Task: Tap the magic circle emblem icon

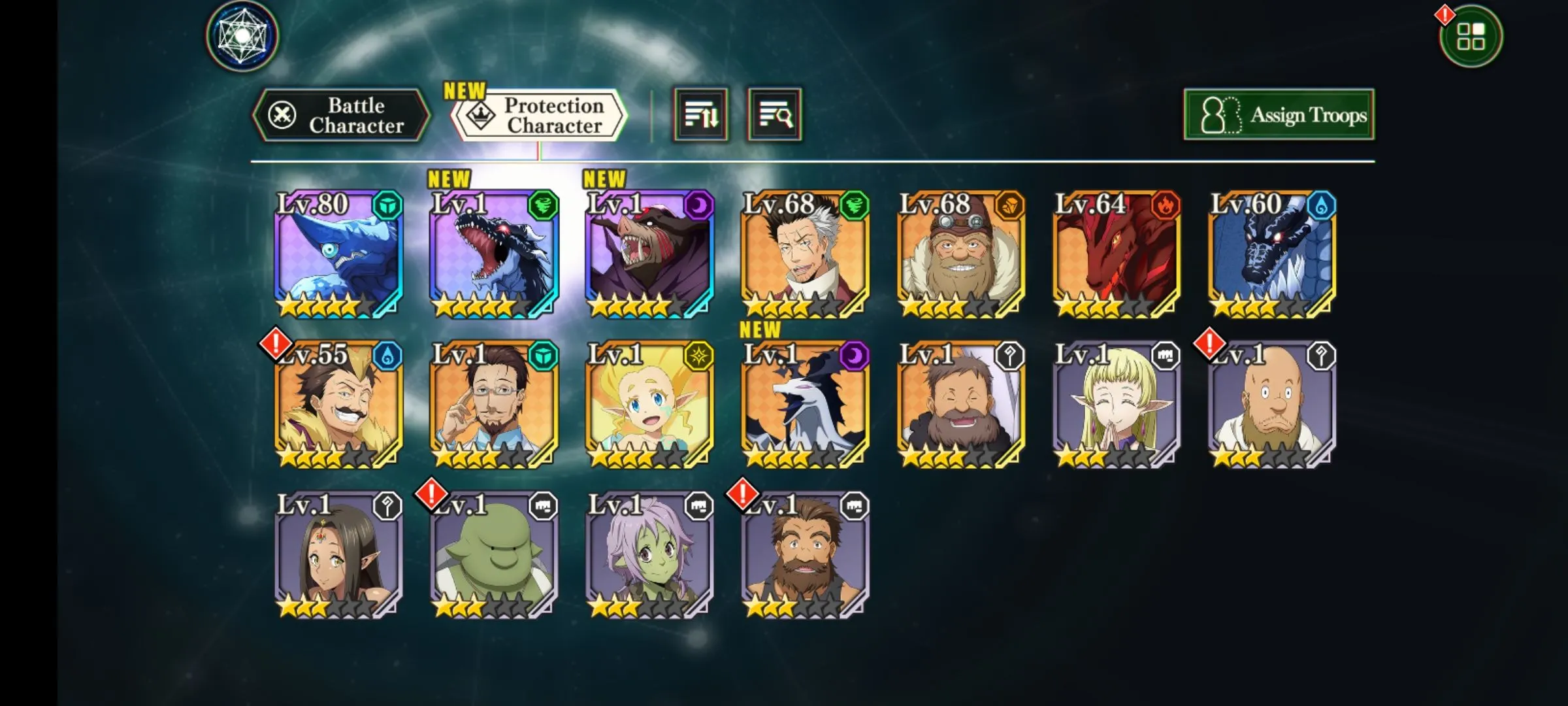Action: click(x=242, y=36)
